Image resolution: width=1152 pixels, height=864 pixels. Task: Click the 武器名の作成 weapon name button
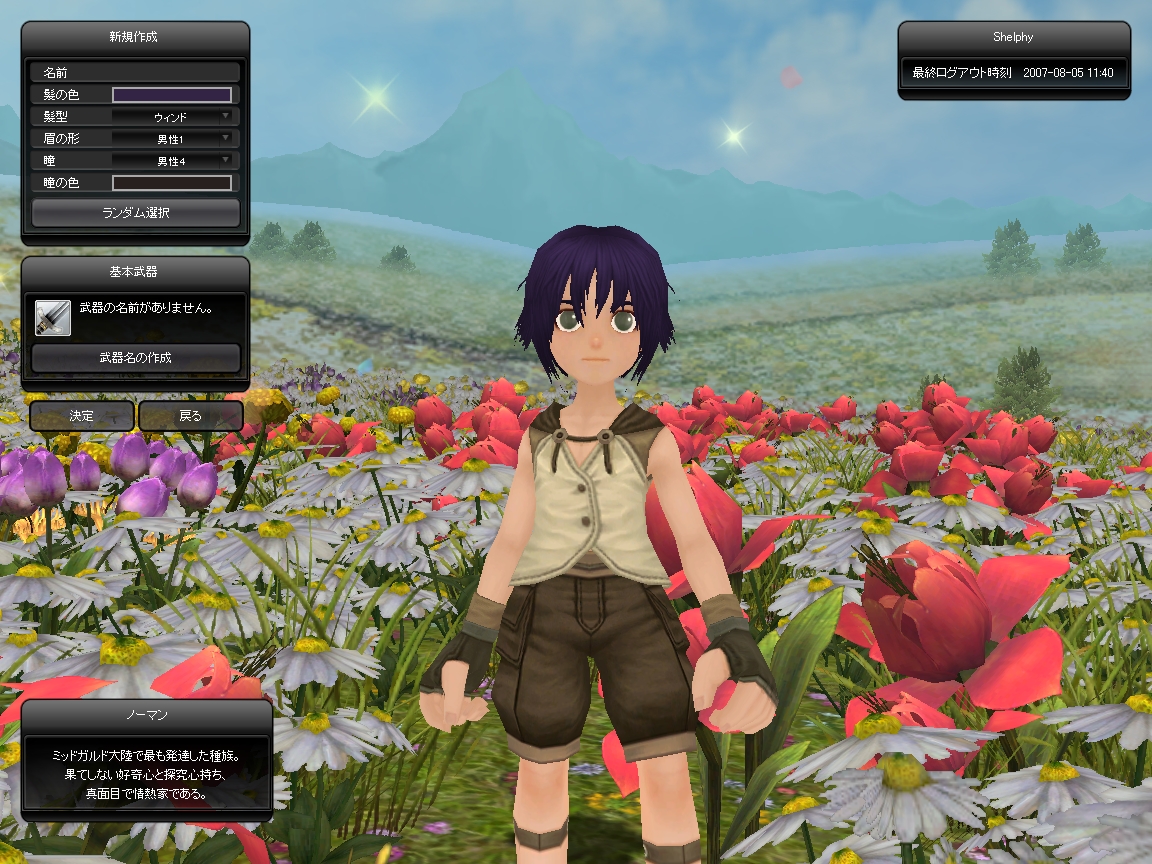click(135, 357)
